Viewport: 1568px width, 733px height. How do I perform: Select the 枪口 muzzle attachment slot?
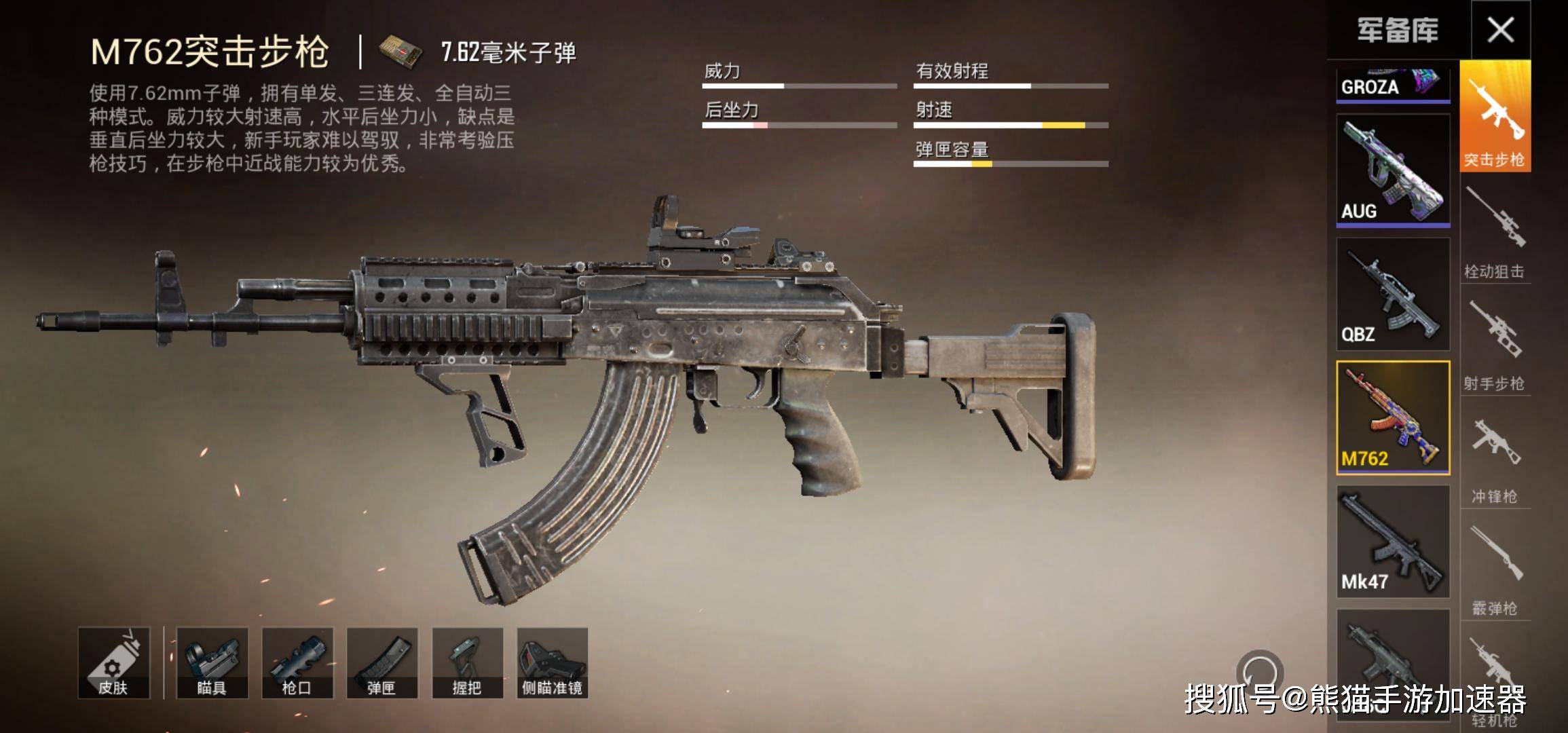[297, 663]
